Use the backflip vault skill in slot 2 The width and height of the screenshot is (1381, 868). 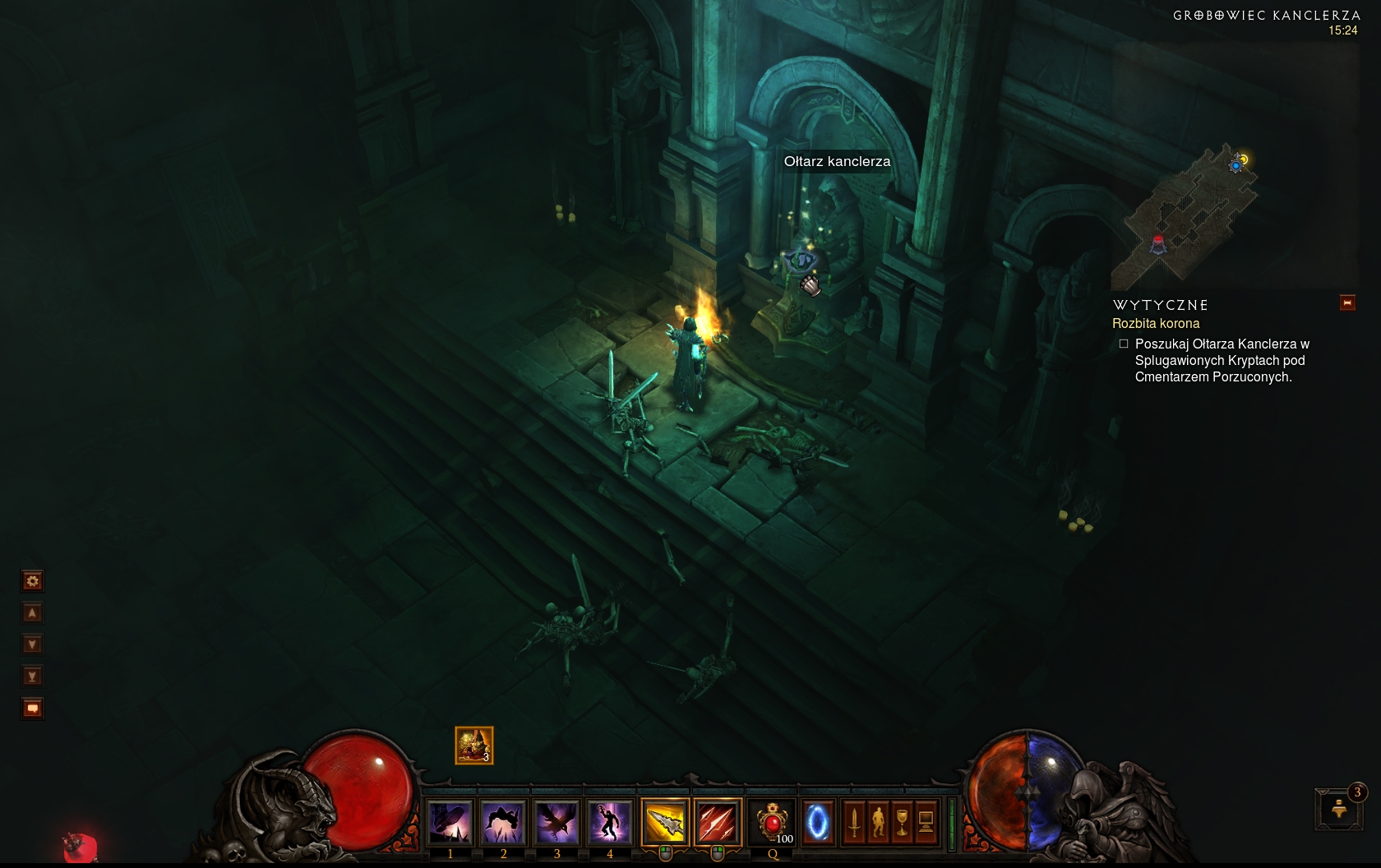click(x=503, y=821)
